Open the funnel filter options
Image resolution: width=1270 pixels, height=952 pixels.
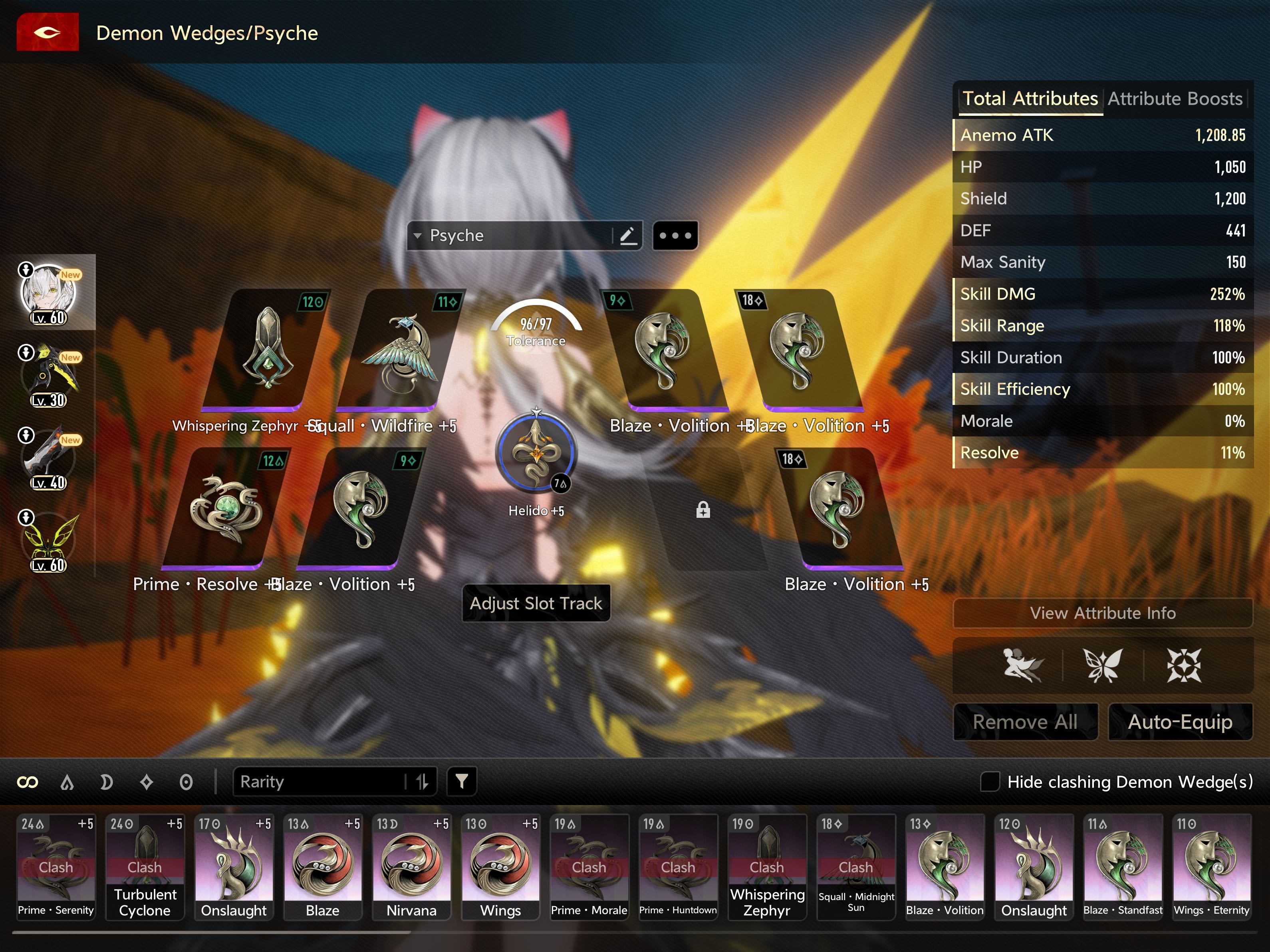[x=462, y=781]
